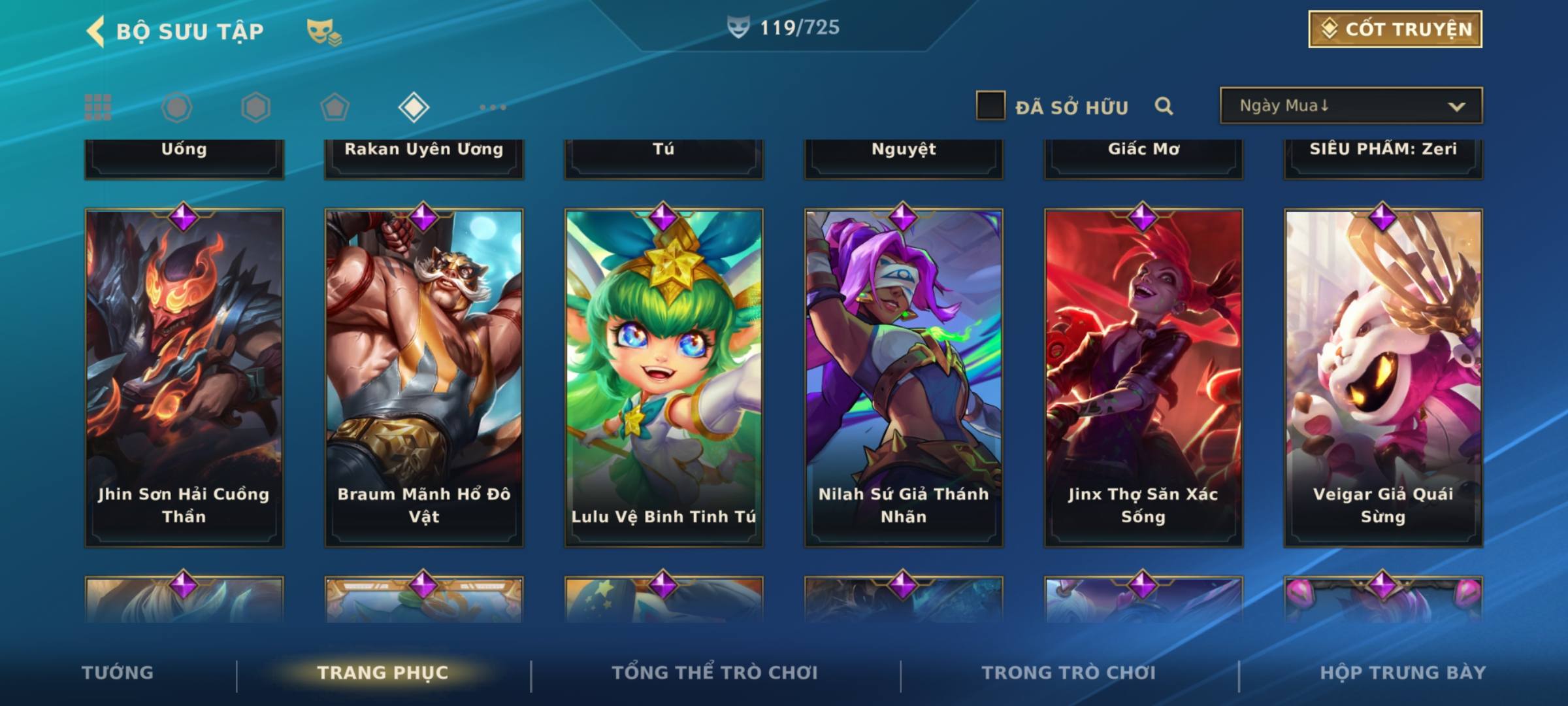Screen dimensions: 1568x706
Task: Activate the diamond-shaped rarity filter
Action: point(414,107)
